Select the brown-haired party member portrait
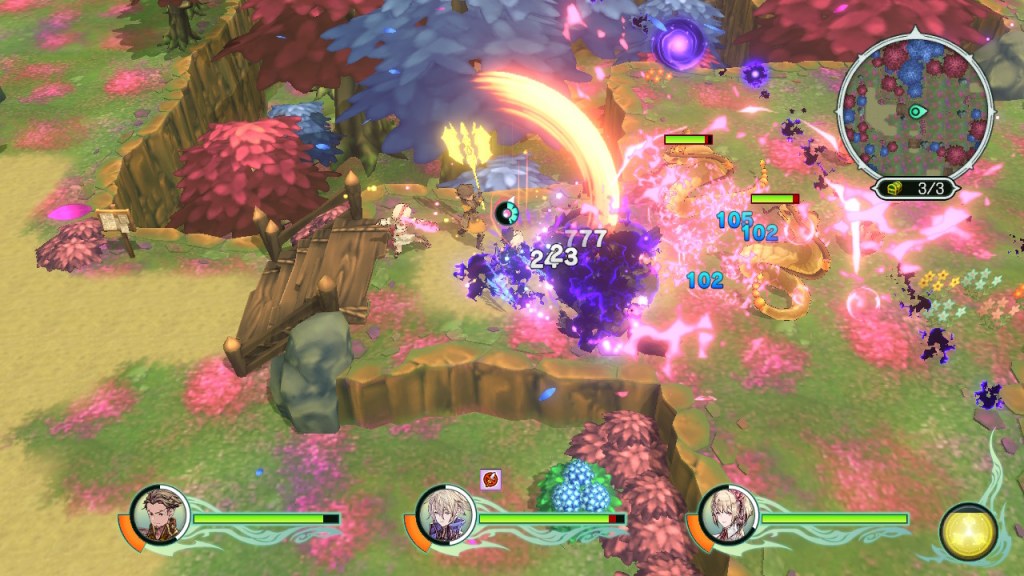 coord(159,516)
